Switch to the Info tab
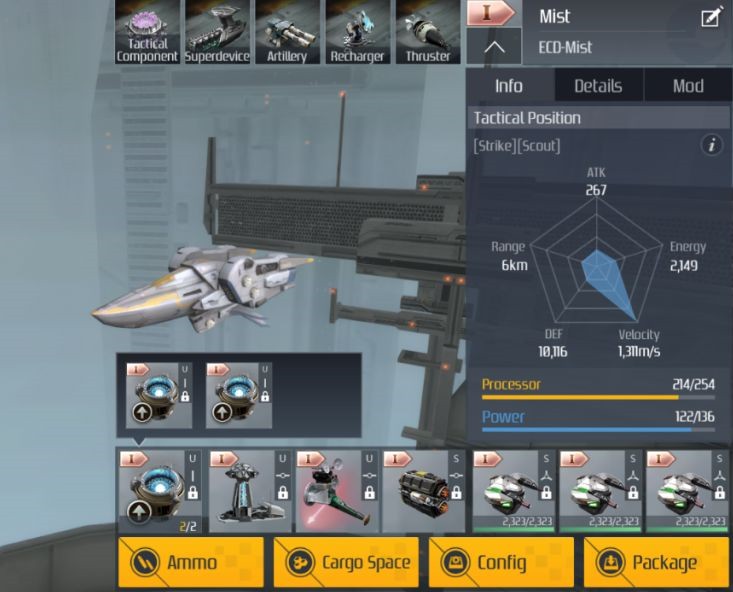Screen dimensions: 733x592 click(509, 86)
